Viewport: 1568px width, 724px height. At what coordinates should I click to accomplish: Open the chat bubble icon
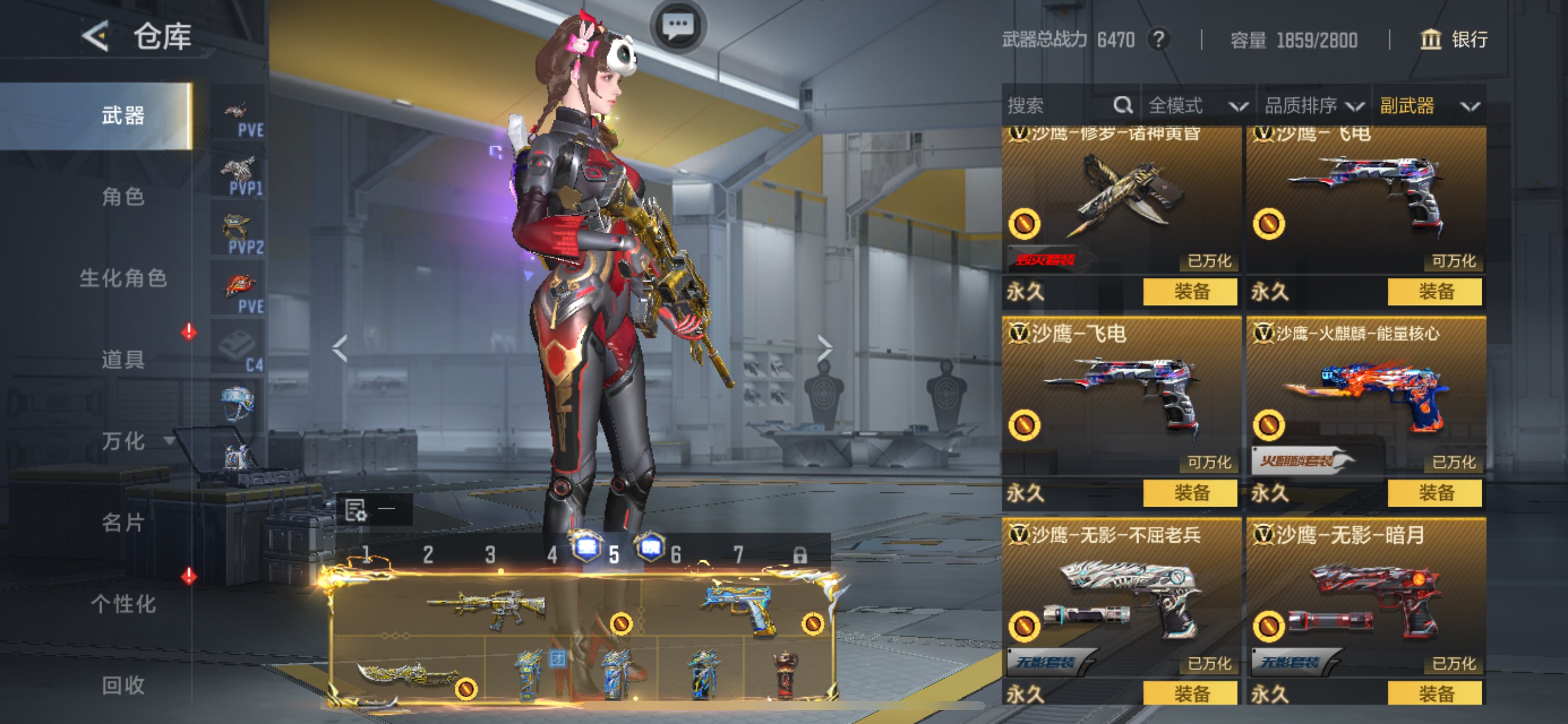pos(677,26)
